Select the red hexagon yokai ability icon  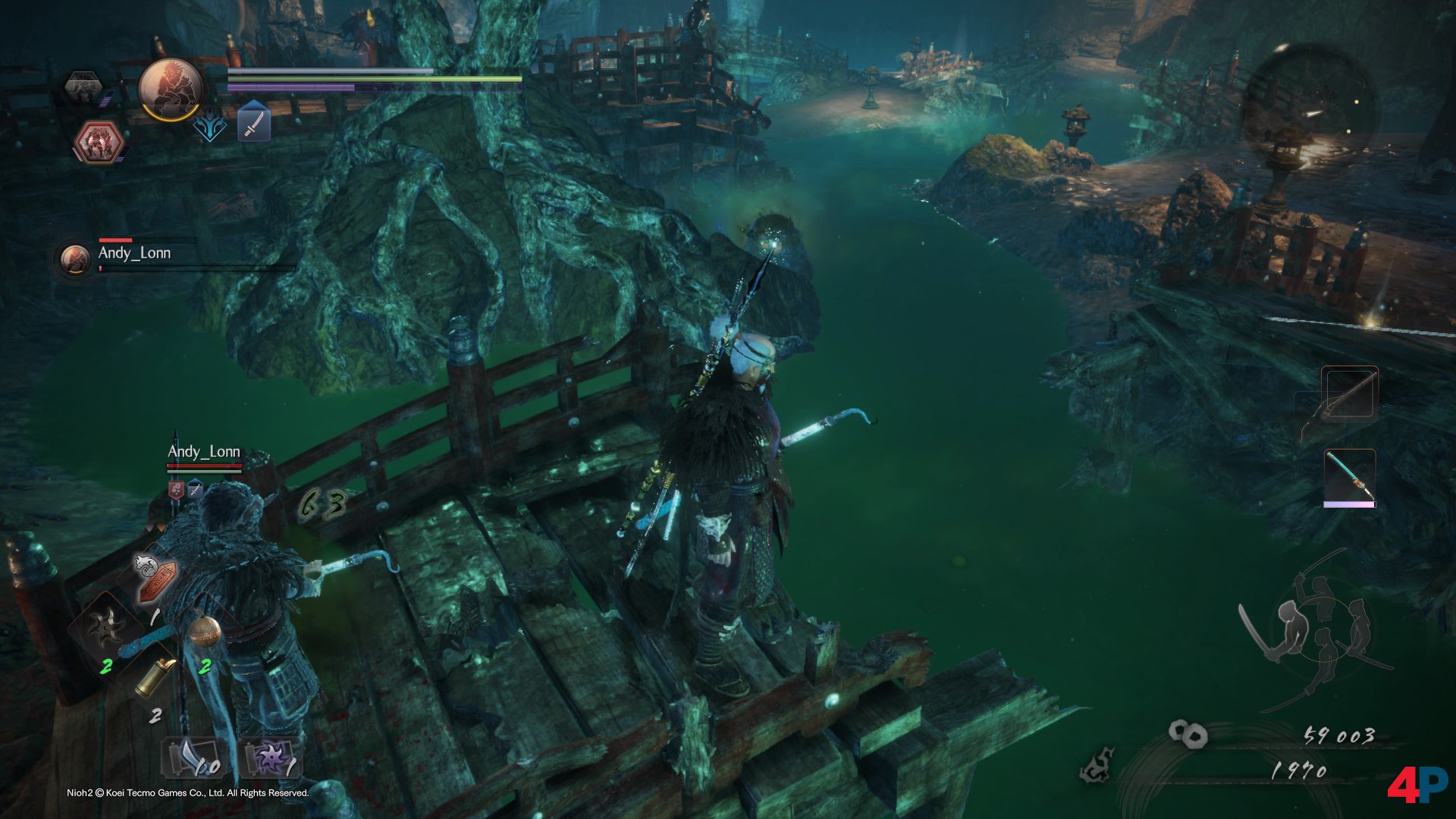coord(99,142)
